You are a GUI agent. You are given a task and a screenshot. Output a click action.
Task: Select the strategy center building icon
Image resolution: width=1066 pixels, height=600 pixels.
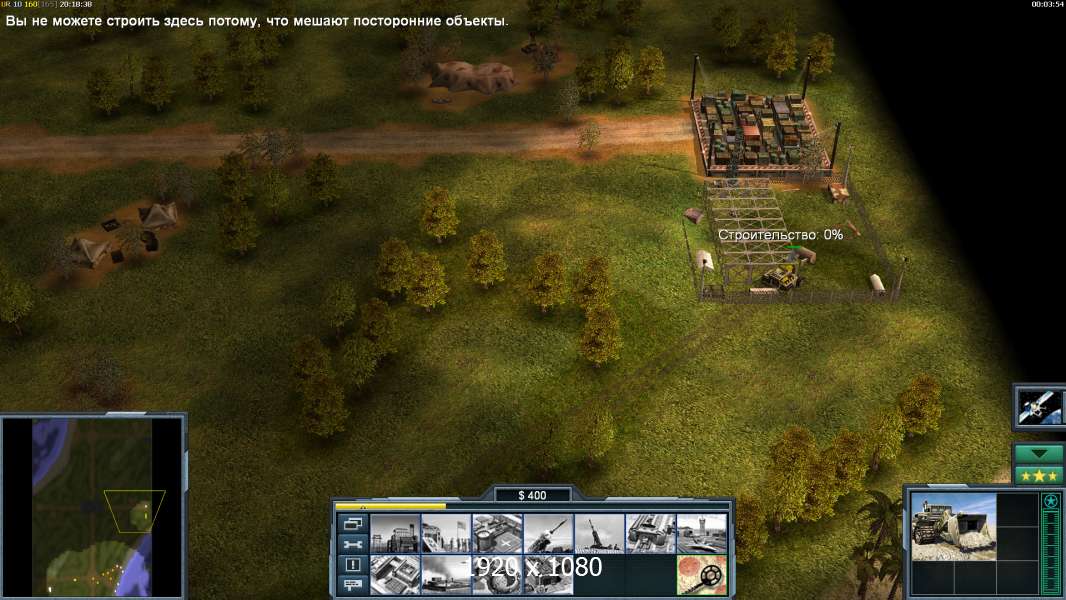[395, 574]
